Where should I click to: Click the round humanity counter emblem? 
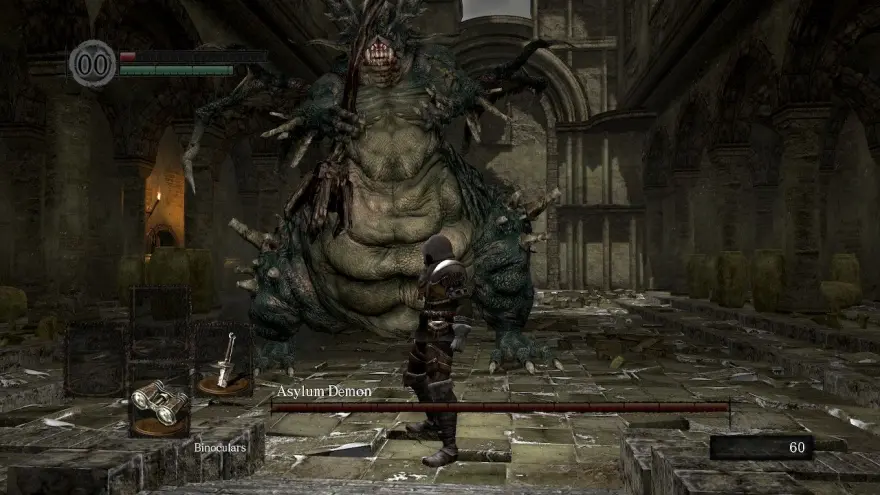click(93, 64)
